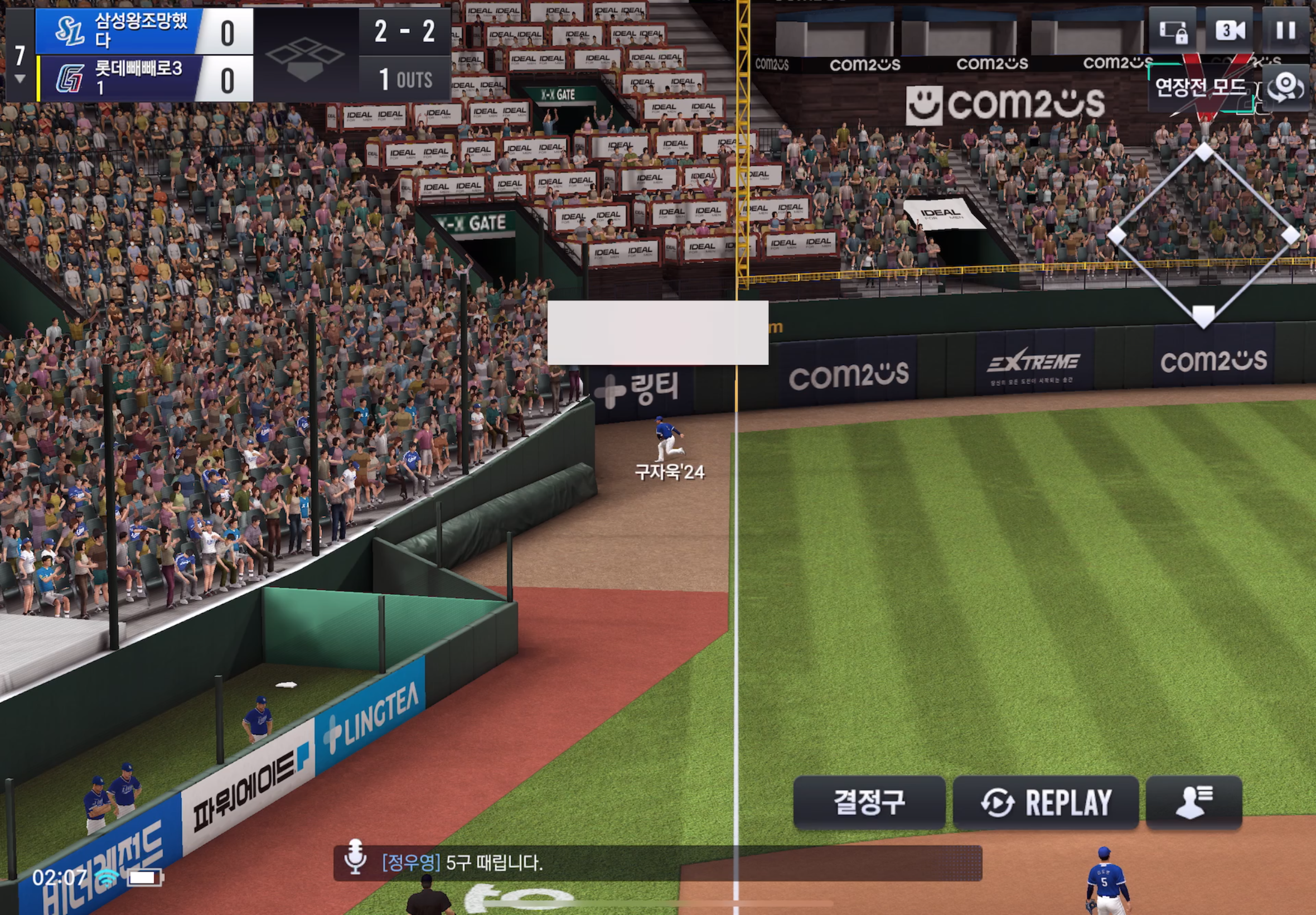
Task: Select the 결정구 pitch button
Action: point(869,802)
